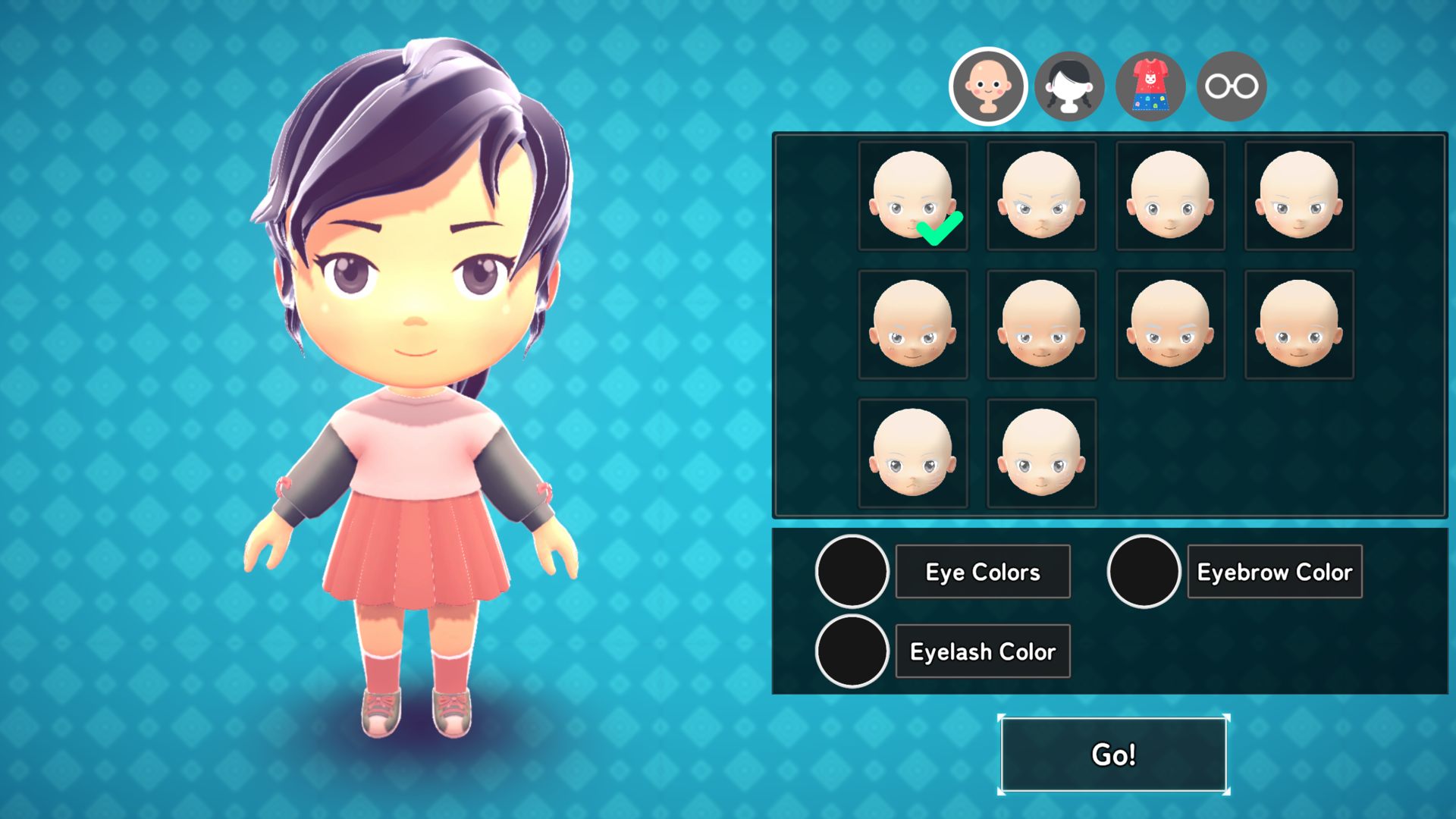The image size is (1456, 819).
Task: Pick the black swatch beside Eyebrow Color
Action: click(x=1144, y=572)
